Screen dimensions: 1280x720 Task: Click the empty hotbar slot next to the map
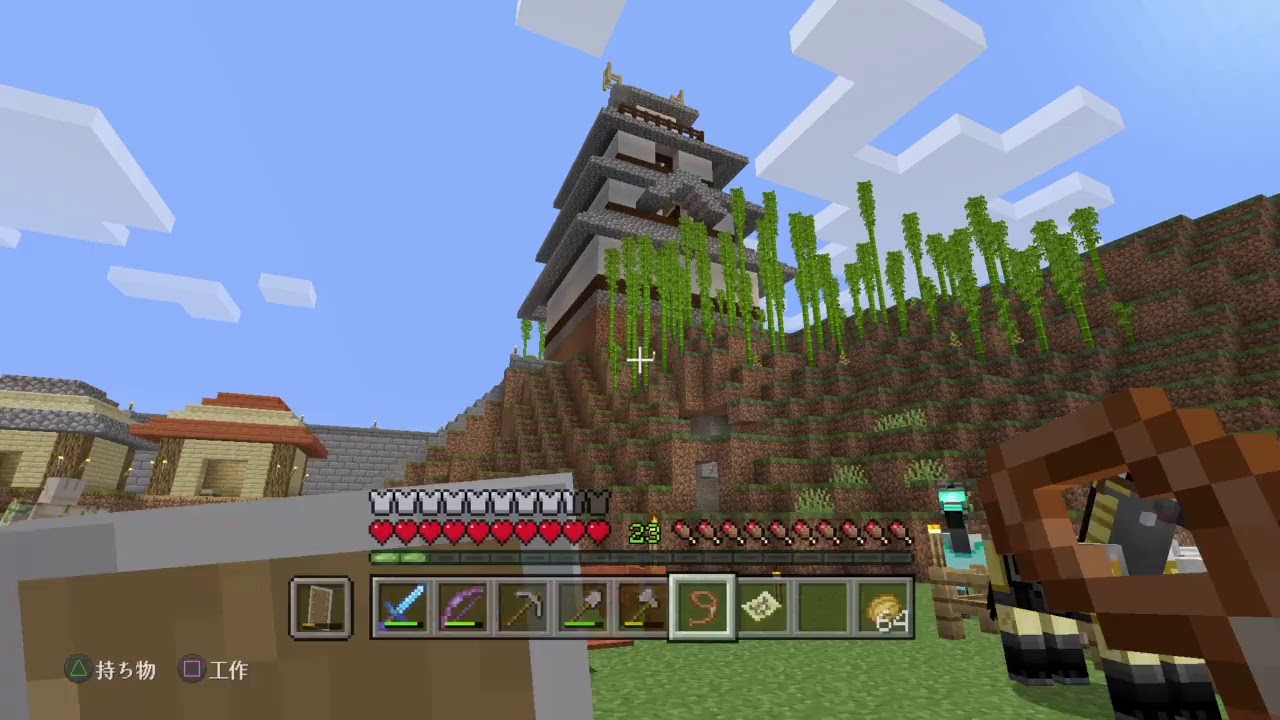tap(820, 605)
